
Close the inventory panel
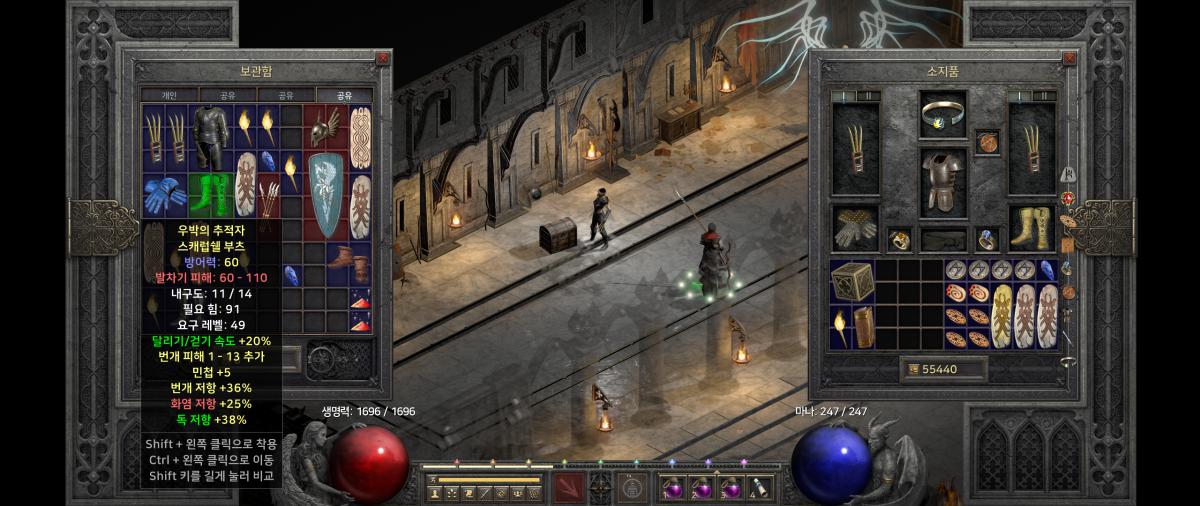1067,59
